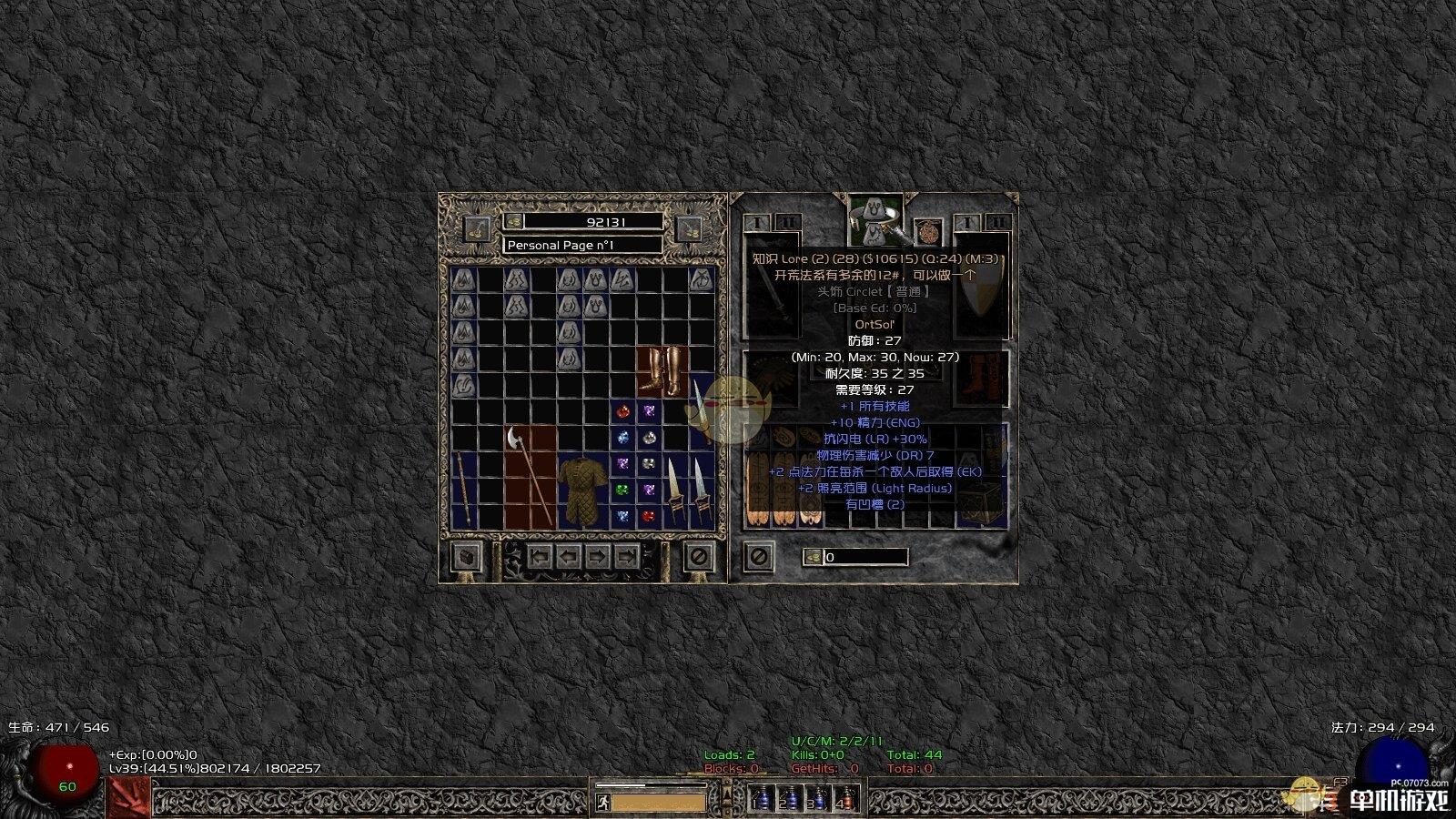Select the quilted armor in the stash
Image resolution: width=1456 pixels, height=819 pixels.
pos(582,491)
